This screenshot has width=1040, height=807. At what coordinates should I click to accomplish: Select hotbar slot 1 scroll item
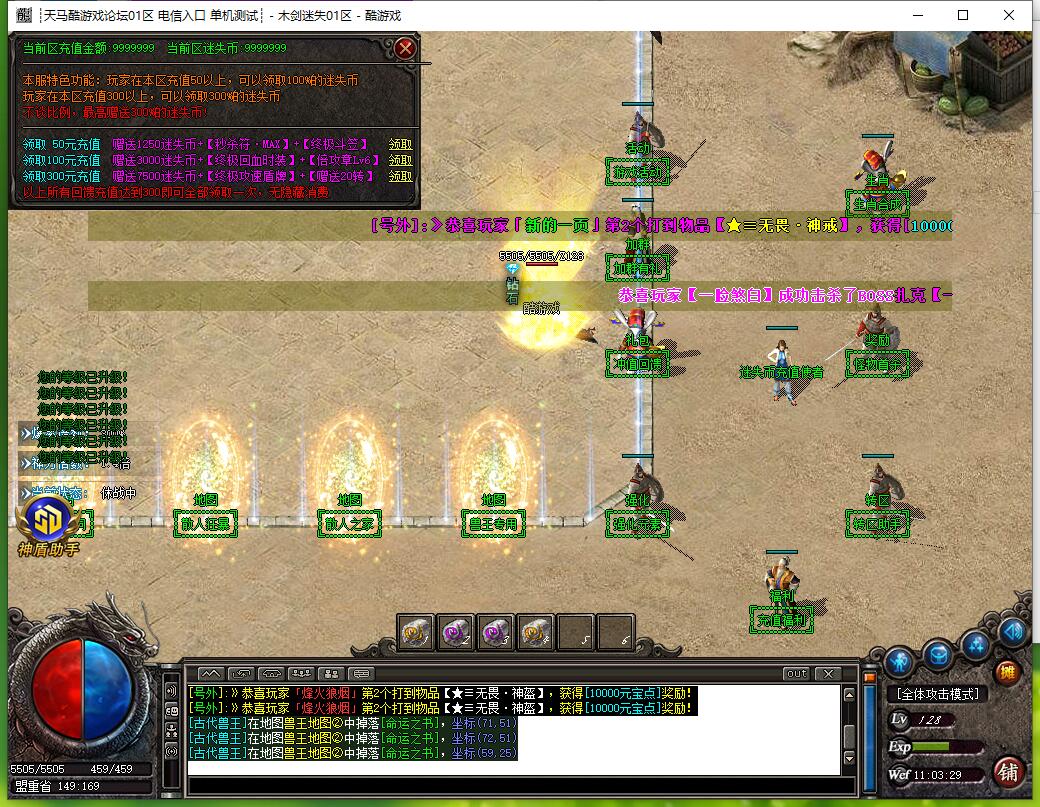point(415,631)
